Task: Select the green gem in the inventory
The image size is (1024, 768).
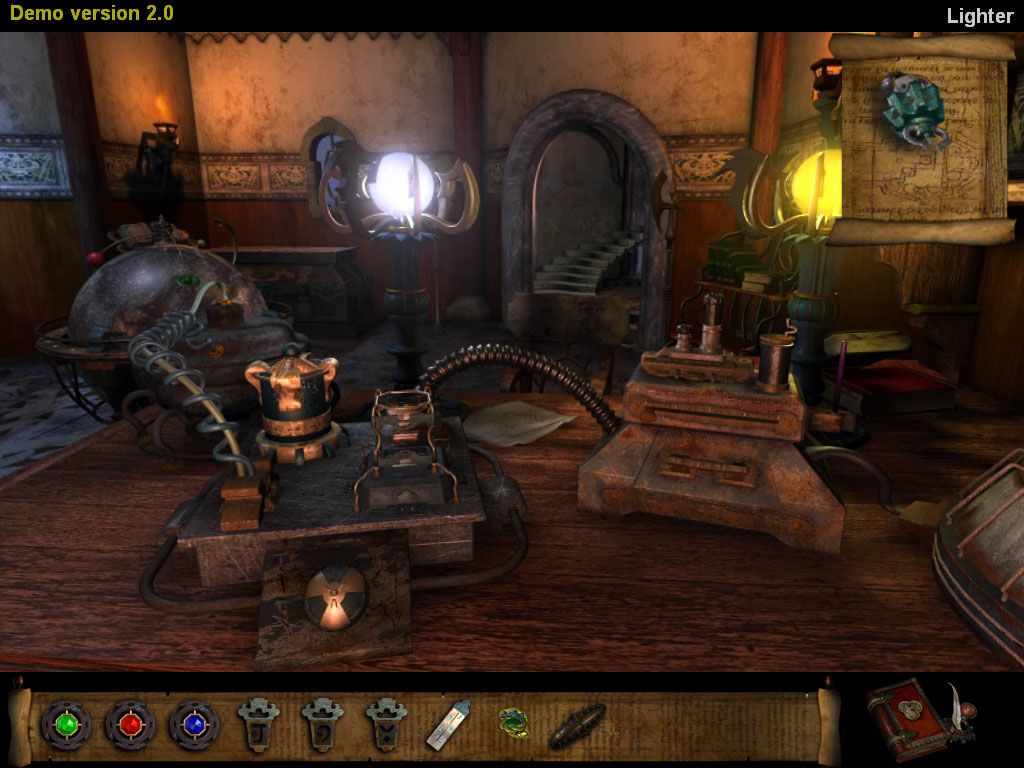Action: (x=65, y=724)
